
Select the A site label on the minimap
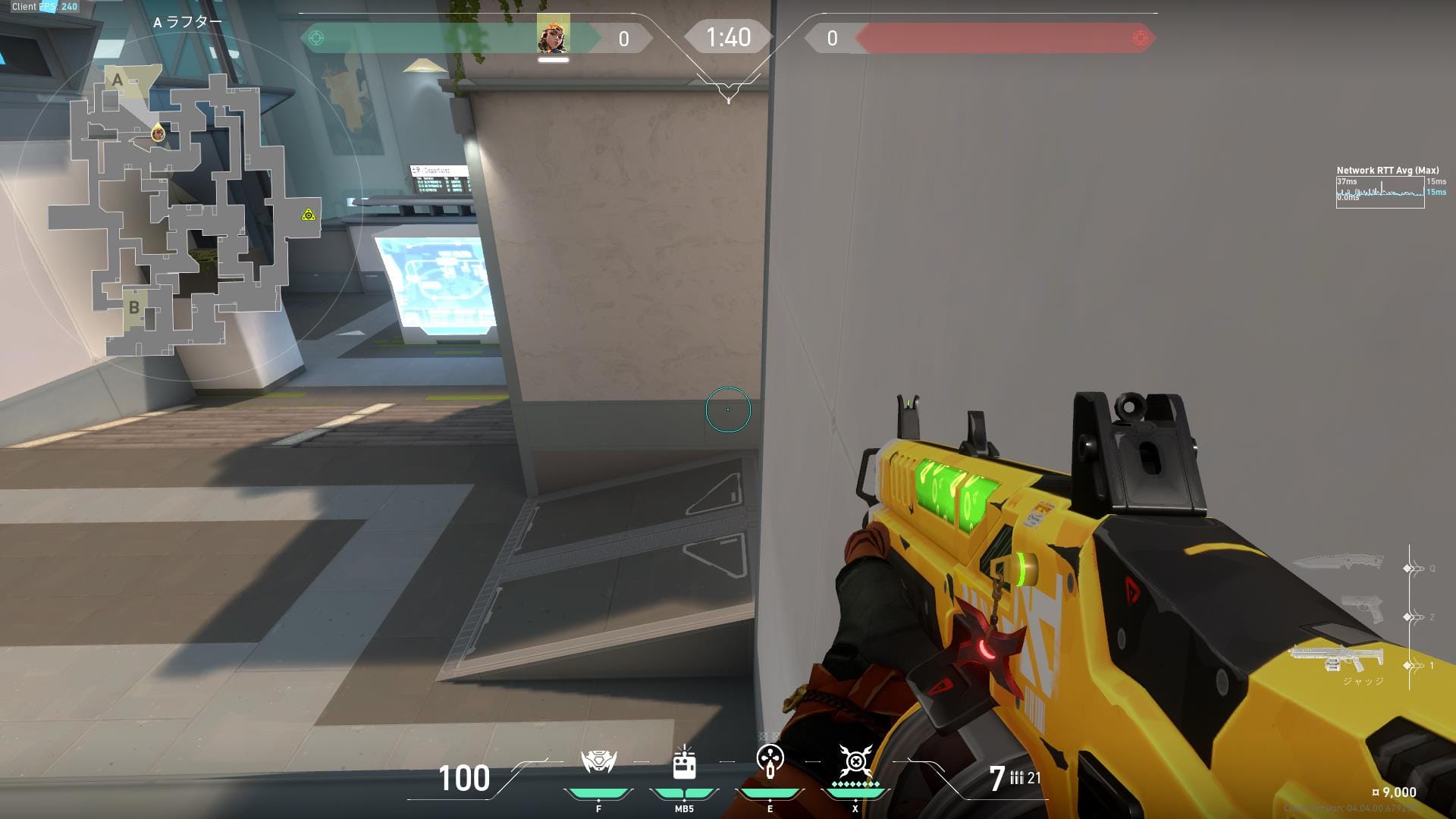117,80
